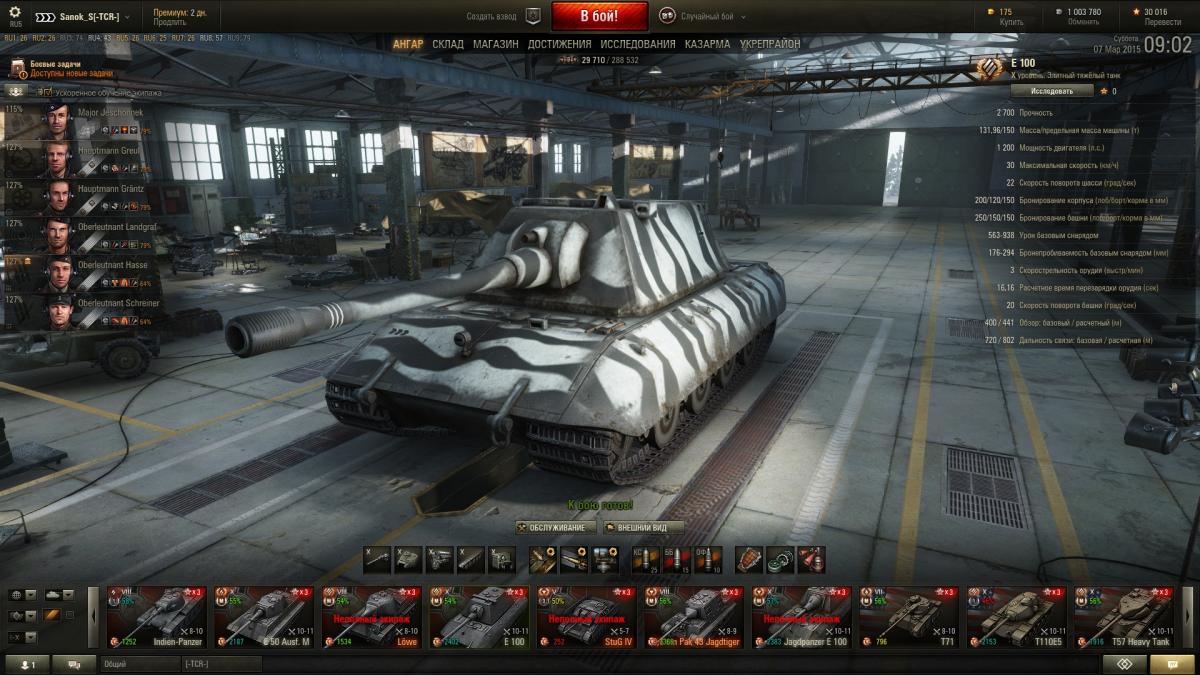This screenshot has width=1200, height=675.
Task: Start battle with the red В бой! button
Action: point(599,16)
